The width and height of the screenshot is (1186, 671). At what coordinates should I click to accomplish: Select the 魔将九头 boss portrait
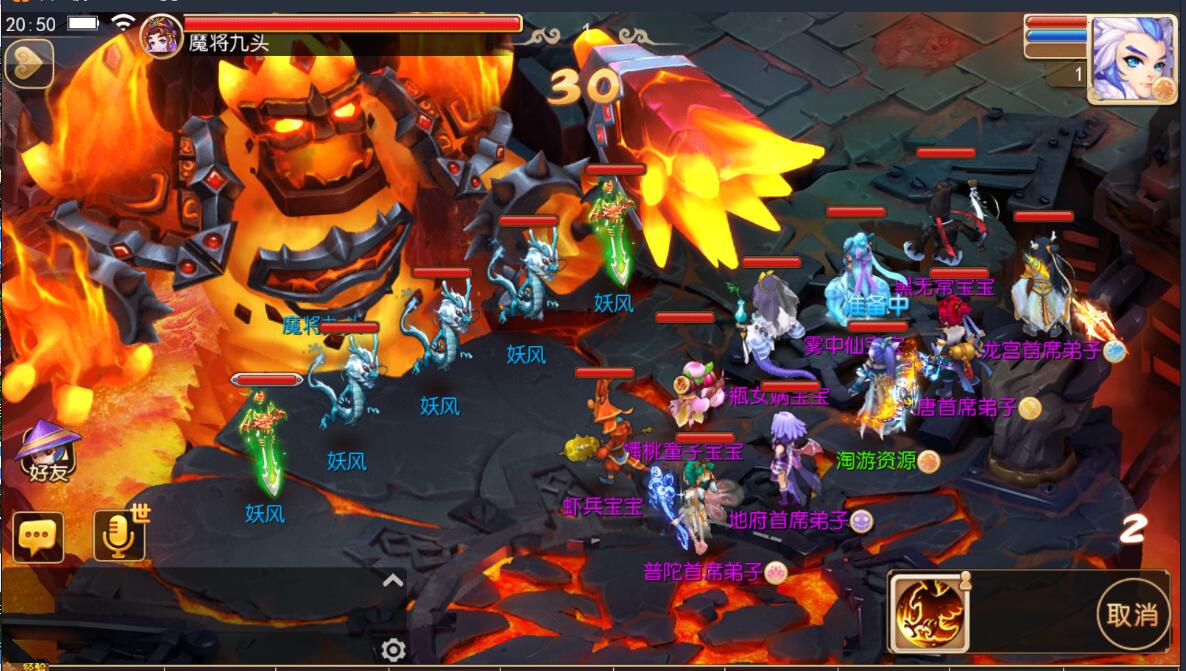point(161,34)
